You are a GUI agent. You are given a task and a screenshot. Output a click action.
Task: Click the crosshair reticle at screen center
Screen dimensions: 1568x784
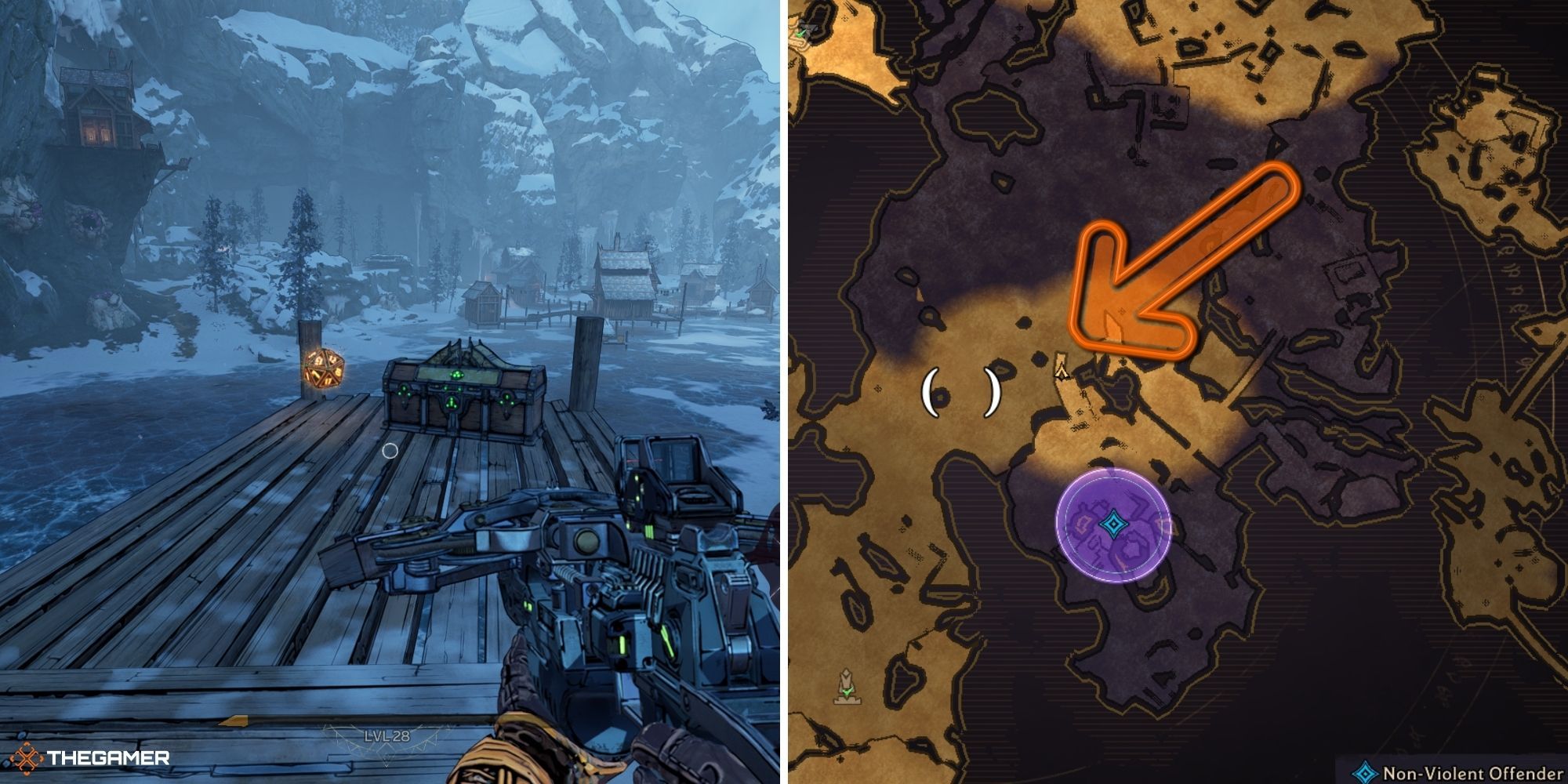pos(390,449)
